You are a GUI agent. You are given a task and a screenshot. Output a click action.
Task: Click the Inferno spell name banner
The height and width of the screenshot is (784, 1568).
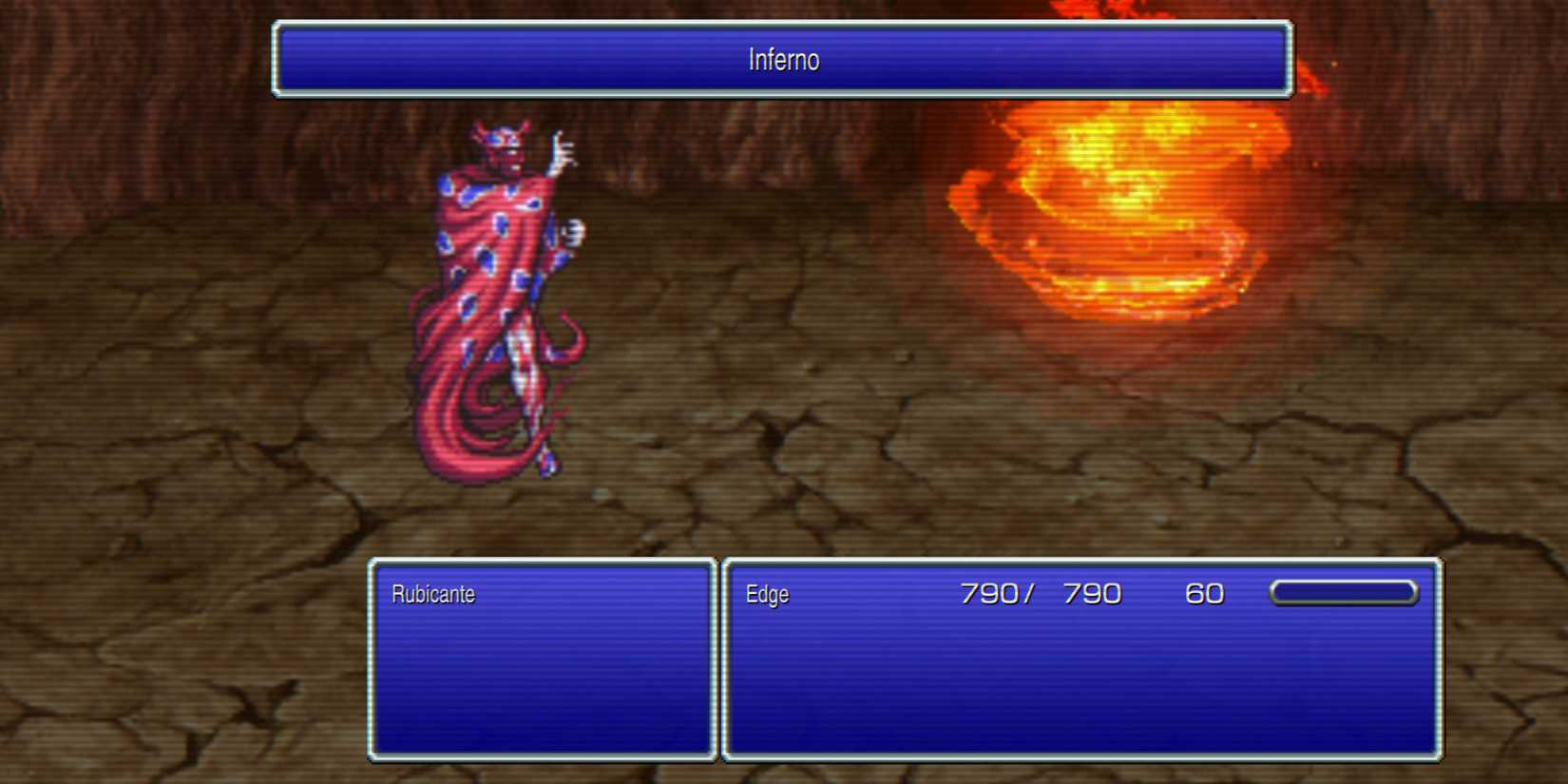click(x=782, y=59)
